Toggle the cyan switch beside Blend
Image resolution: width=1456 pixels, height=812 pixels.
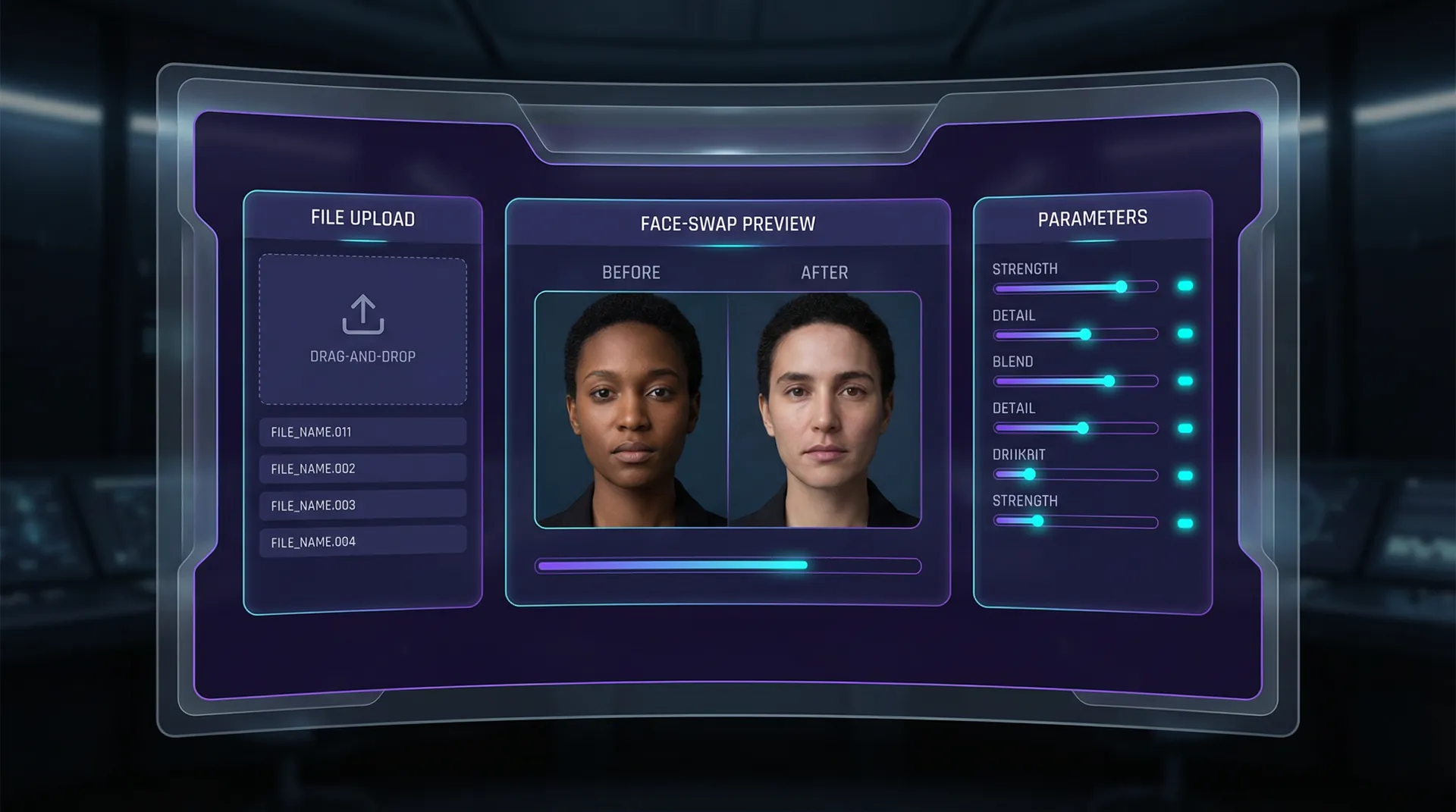pyautogui.click(x=1185, y=381)
